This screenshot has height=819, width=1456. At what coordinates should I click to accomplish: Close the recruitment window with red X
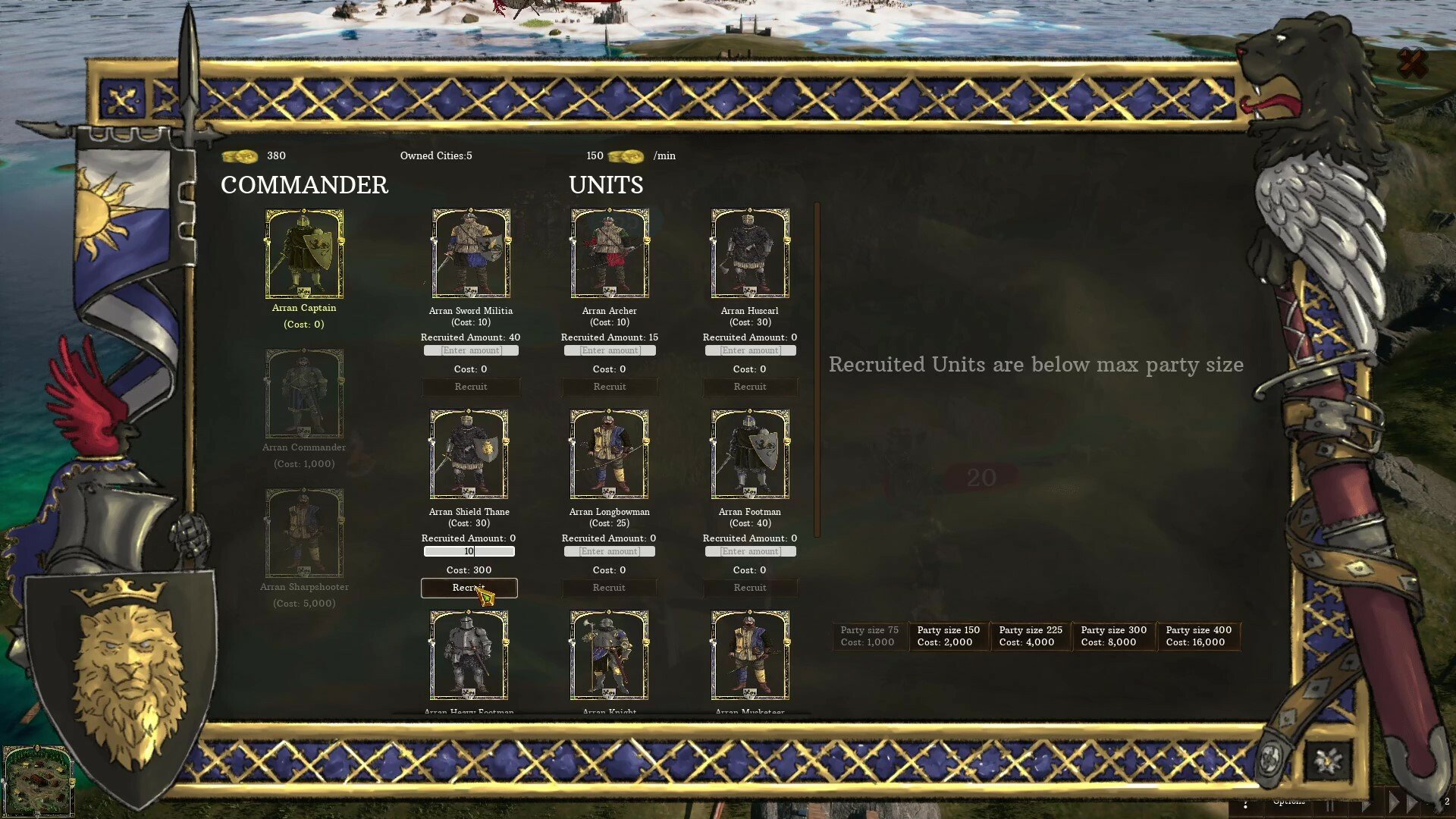(1411, 64)
